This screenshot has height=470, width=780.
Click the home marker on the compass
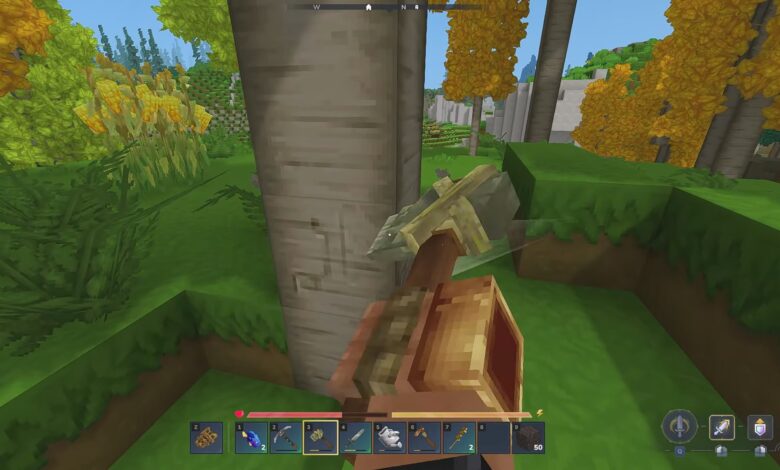pyautogui.click(x=368, y=7)
